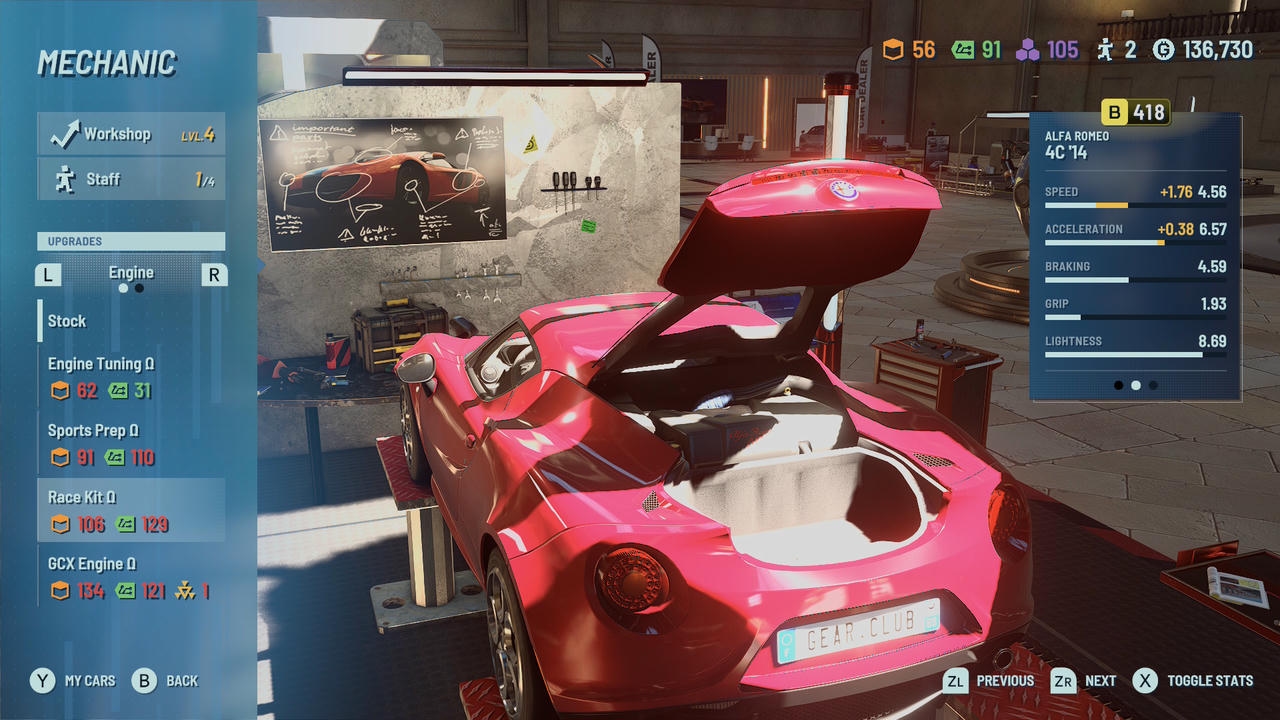1280x720 pixels.
Task: Open the Alfa Romeo 4C stats panel
Action: (x=1135, y=257)
